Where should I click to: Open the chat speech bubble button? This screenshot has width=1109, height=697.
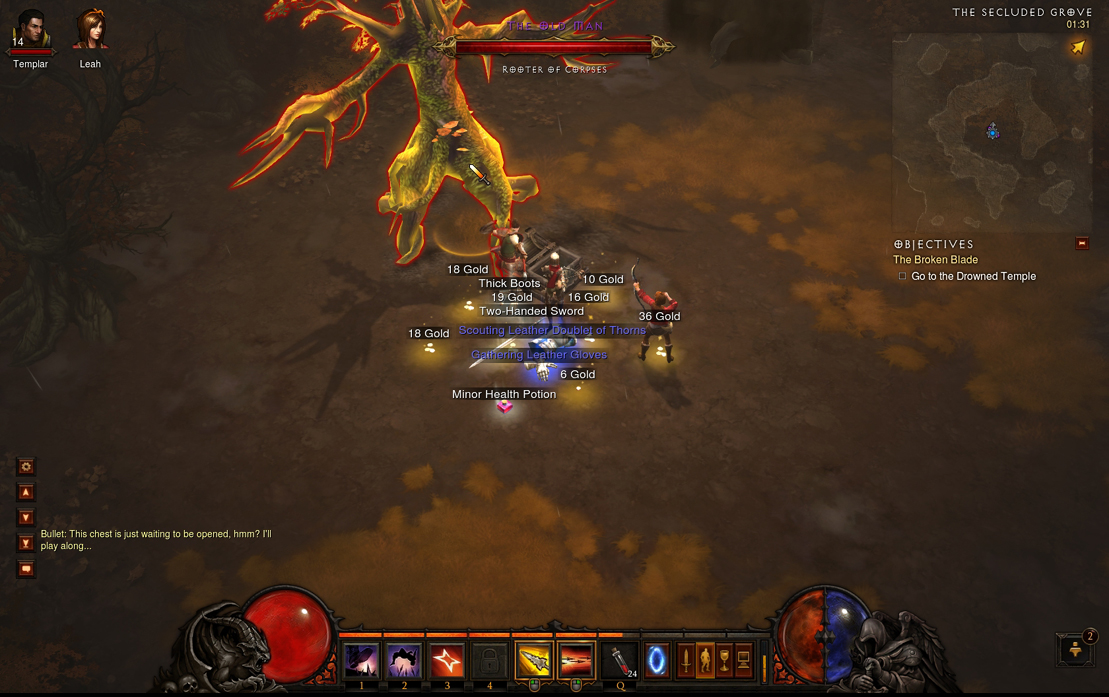[x=26, y=569]
